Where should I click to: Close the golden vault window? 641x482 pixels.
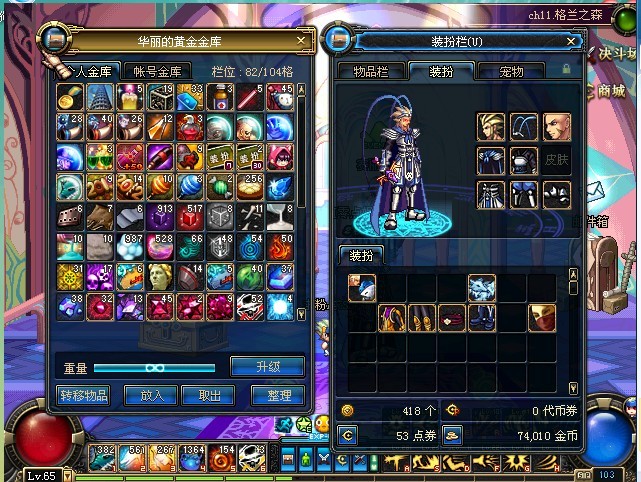pyautogui.click(x=301, y=40)
